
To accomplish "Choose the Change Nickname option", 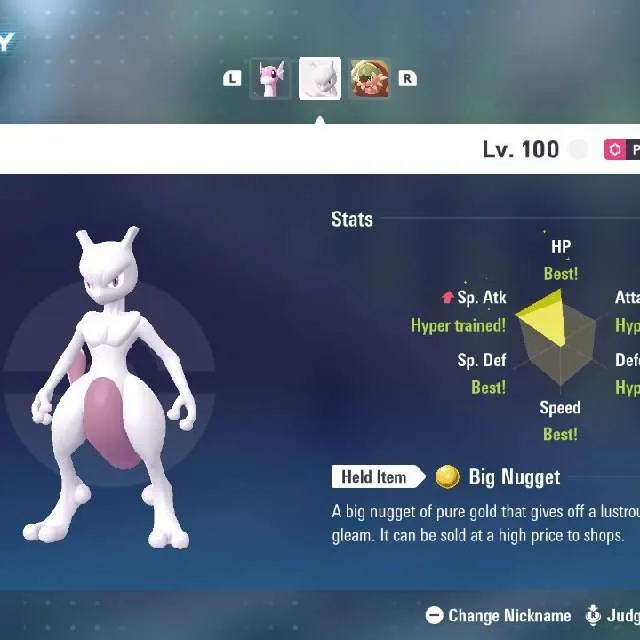I will [x=498, y=616].
